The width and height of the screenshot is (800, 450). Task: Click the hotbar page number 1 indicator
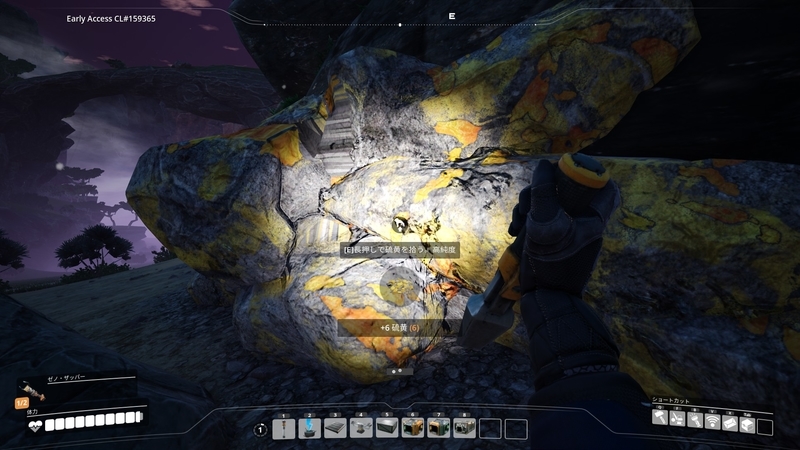coord(261,430)
